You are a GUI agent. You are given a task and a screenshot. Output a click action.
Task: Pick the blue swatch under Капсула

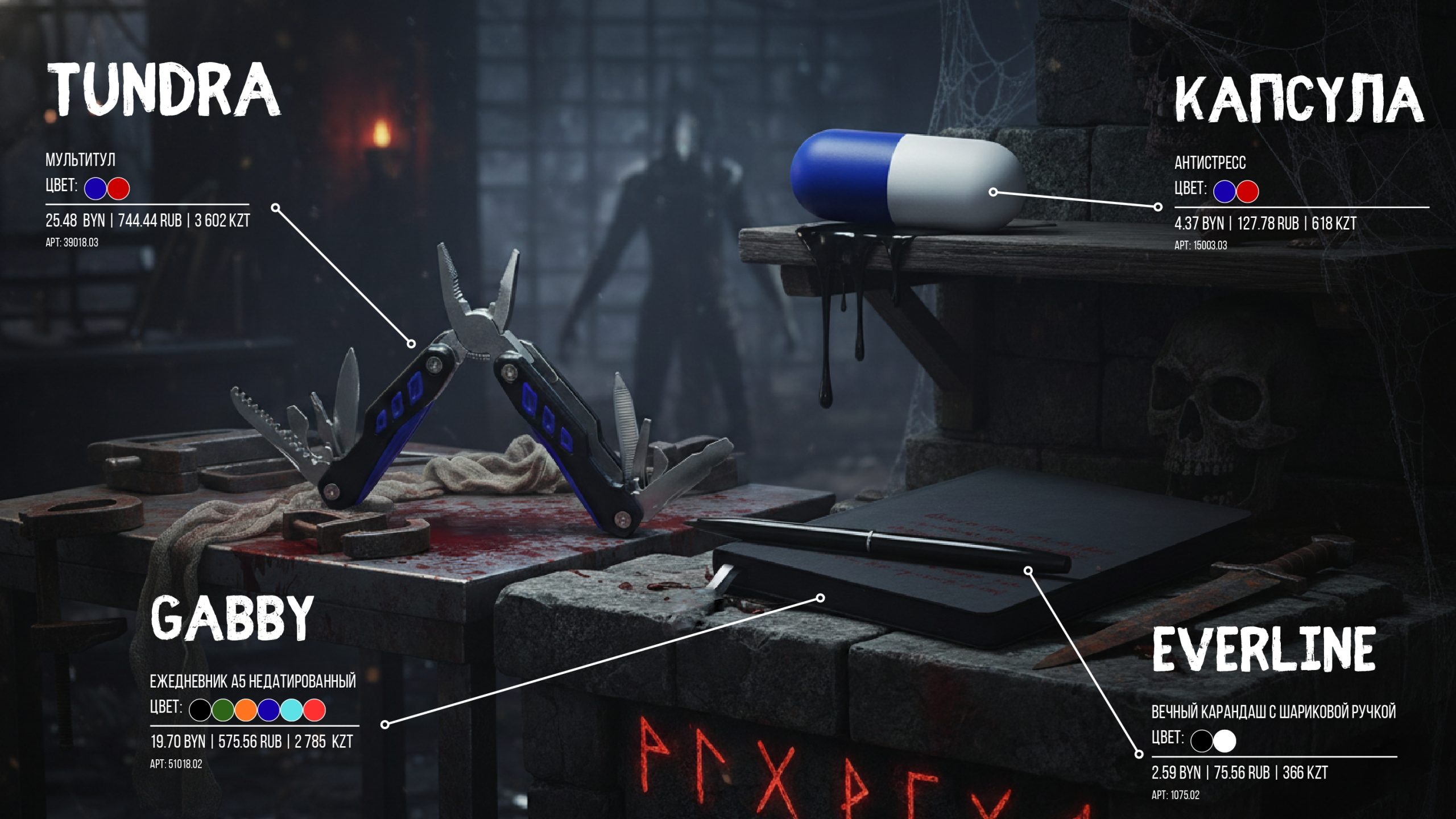pyautogui.click(x=1225, y=192)
